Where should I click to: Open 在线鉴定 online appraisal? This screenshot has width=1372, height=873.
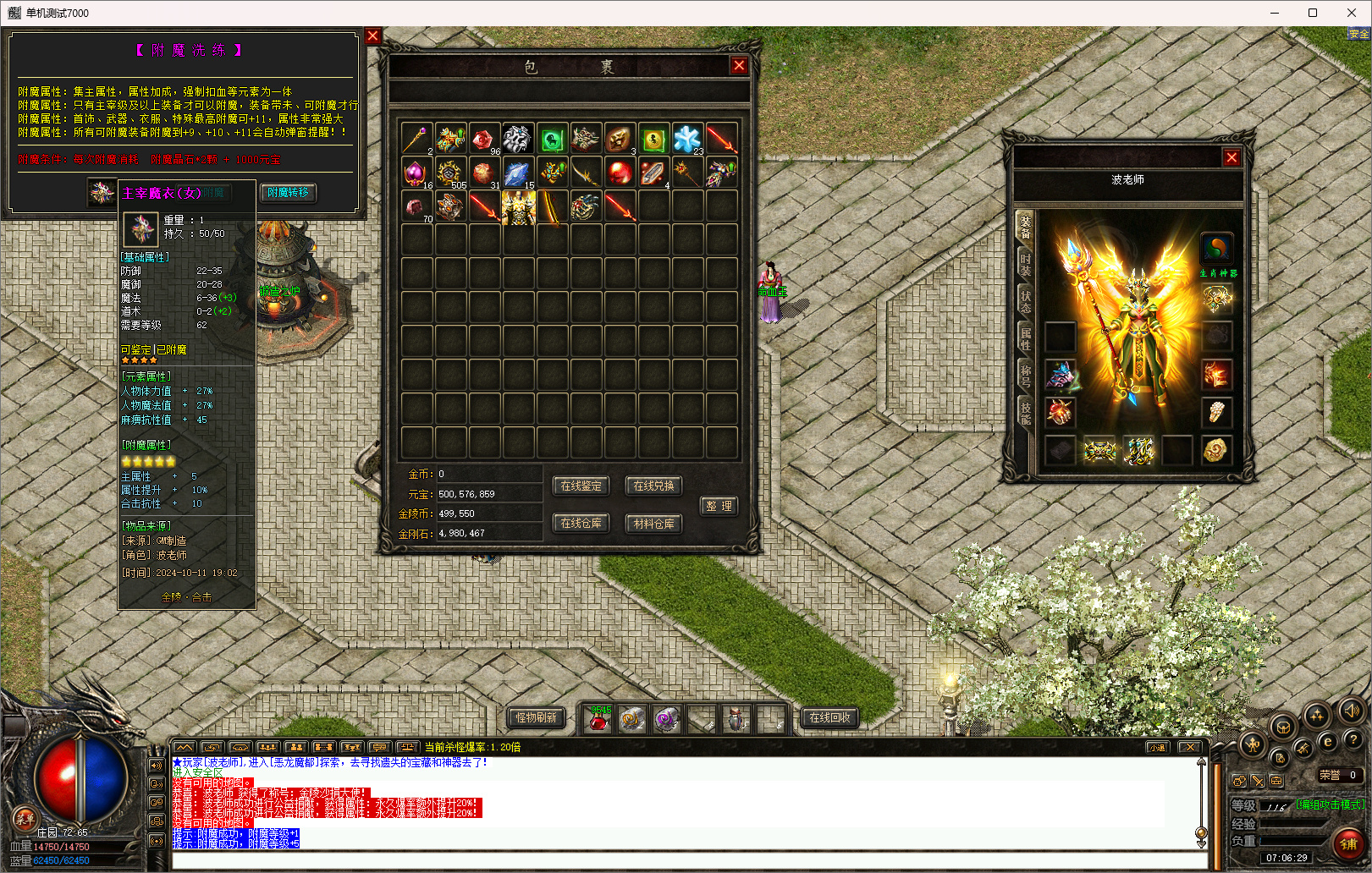(581, 486)
